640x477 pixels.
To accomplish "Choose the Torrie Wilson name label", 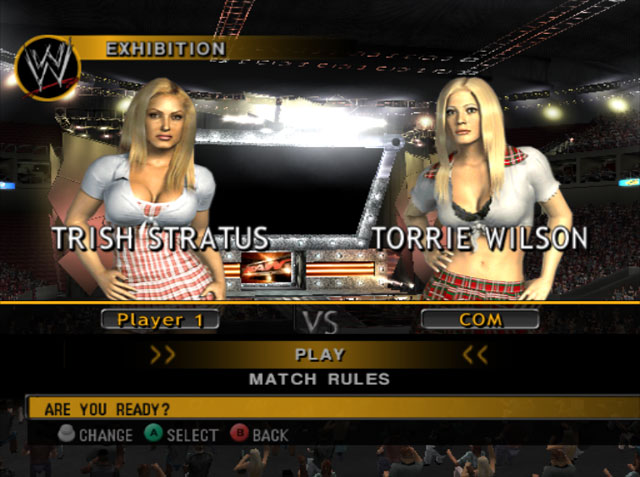I will click(482, 238).
